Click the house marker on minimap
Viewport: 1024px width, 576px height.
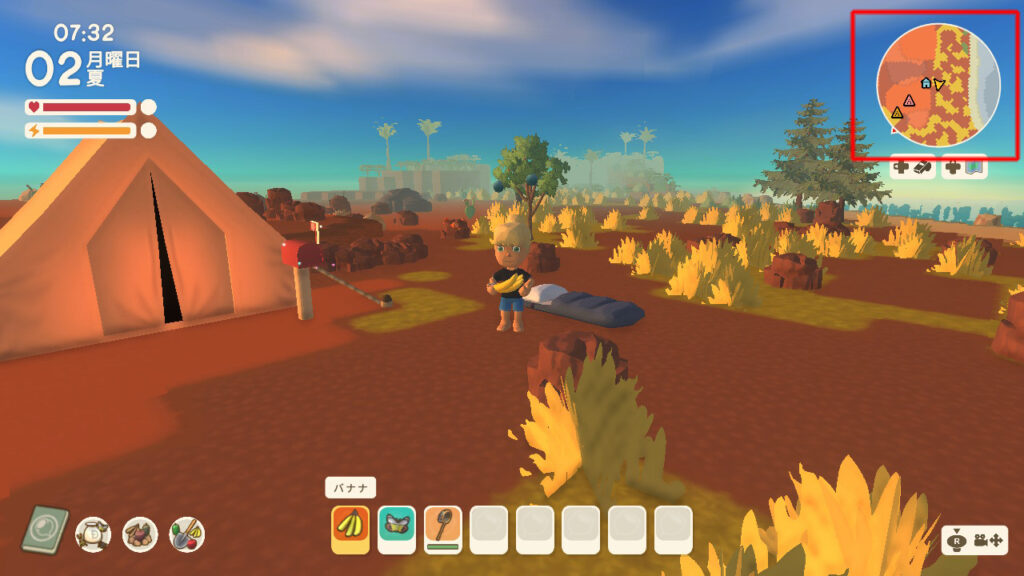[x=926, y=83]
